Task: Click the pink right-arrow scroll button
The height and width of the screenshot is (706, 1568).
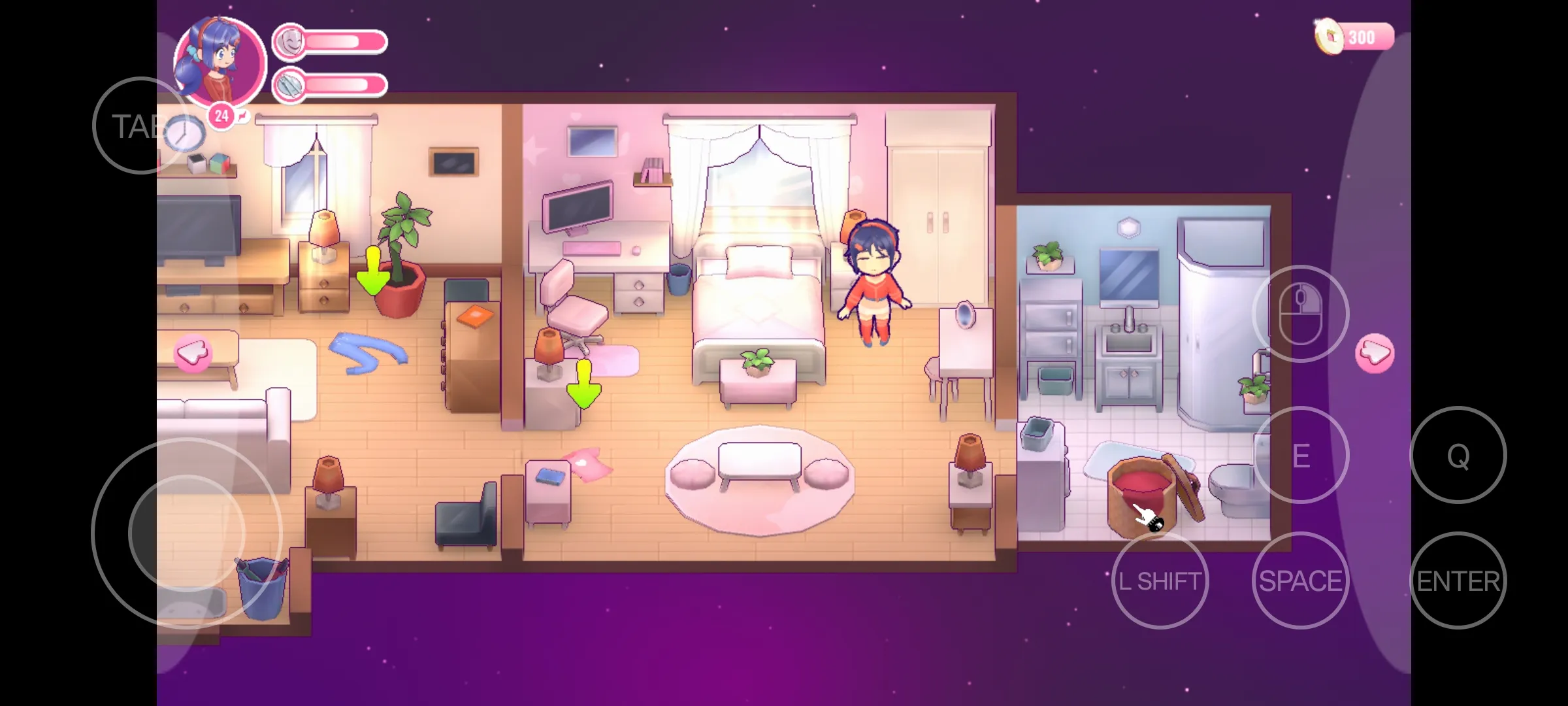Action: pos(1375,354)
